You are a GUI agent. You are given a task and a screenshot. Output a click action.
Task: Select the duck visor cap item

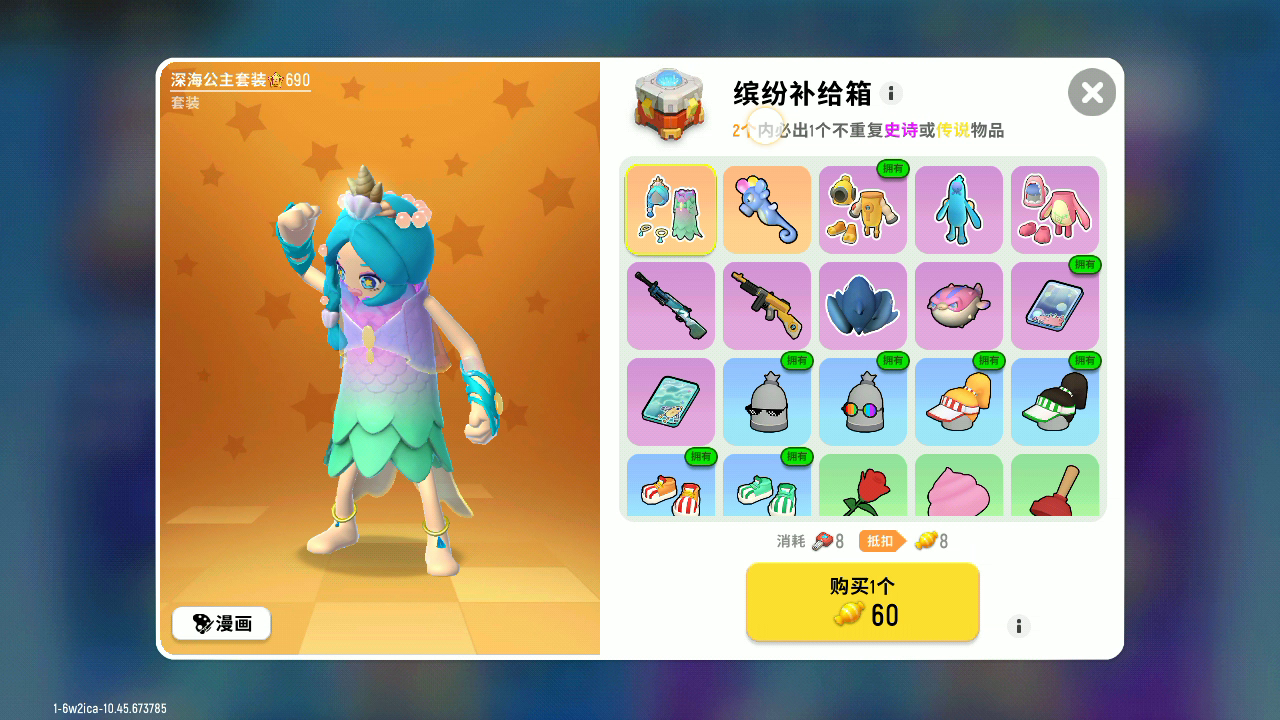click(x=958, y=401)
